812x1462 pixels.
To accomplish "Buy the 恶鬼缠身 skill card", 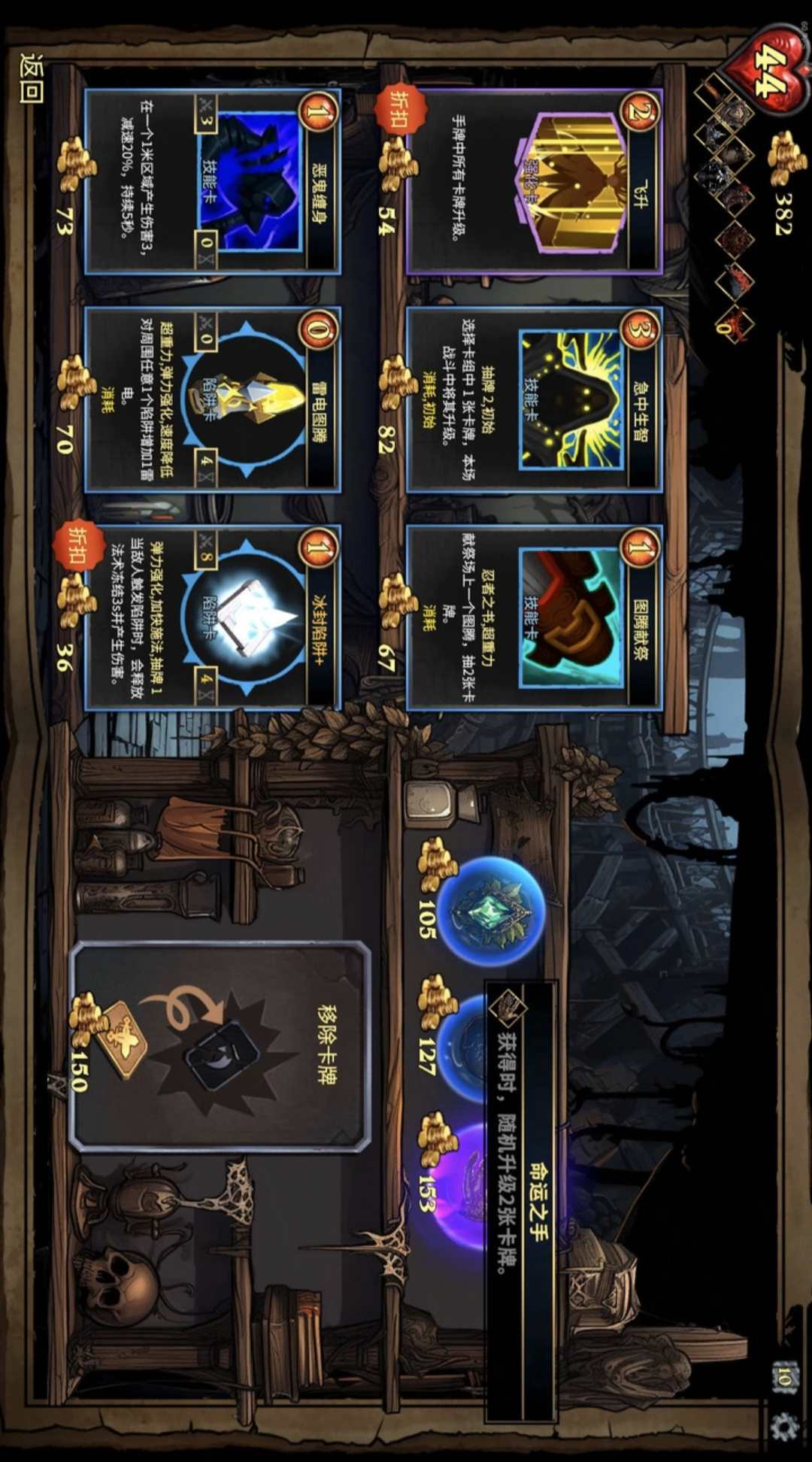I will (x=212, y=180).
